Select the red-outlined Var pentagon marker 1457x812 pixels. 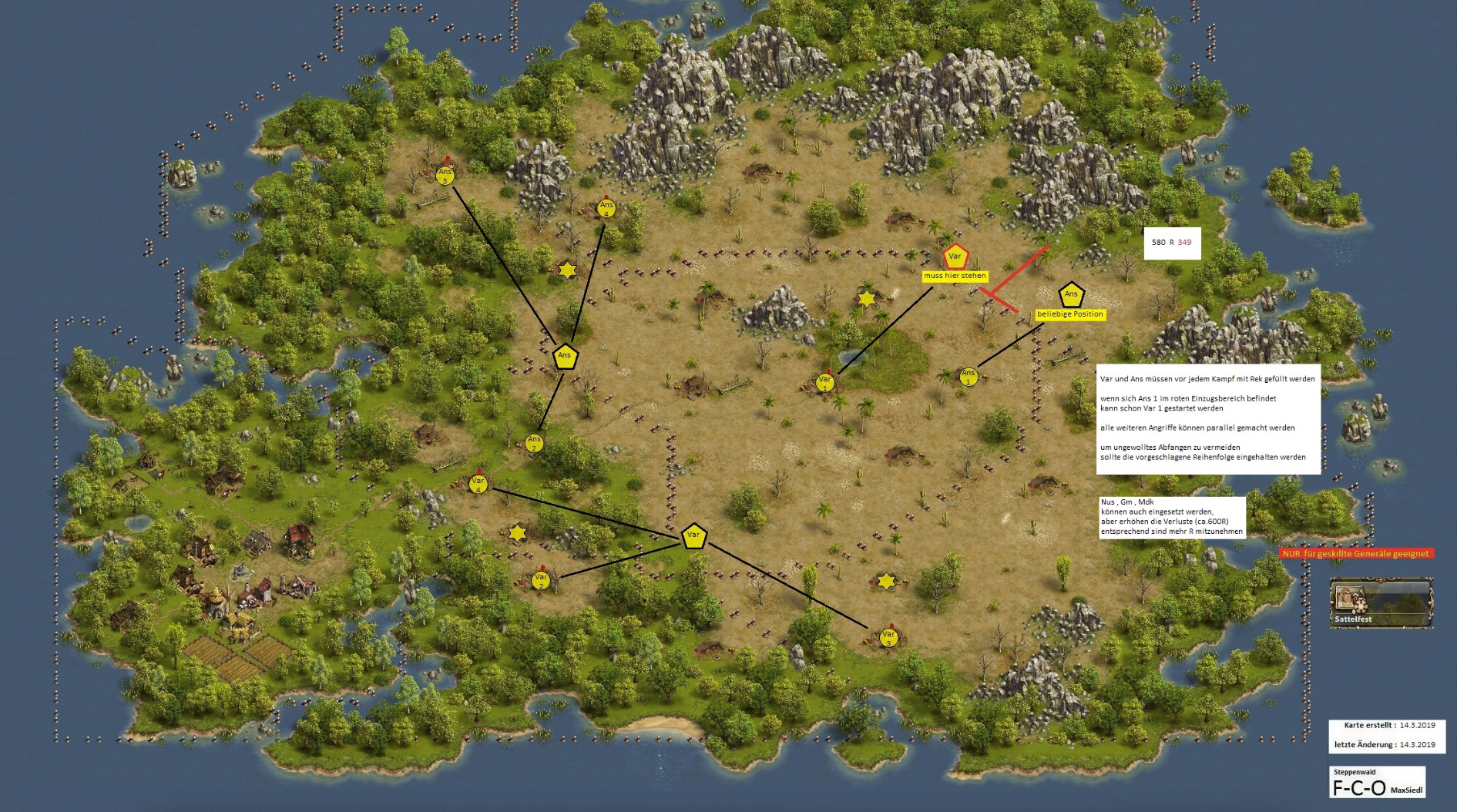[955, 257]
